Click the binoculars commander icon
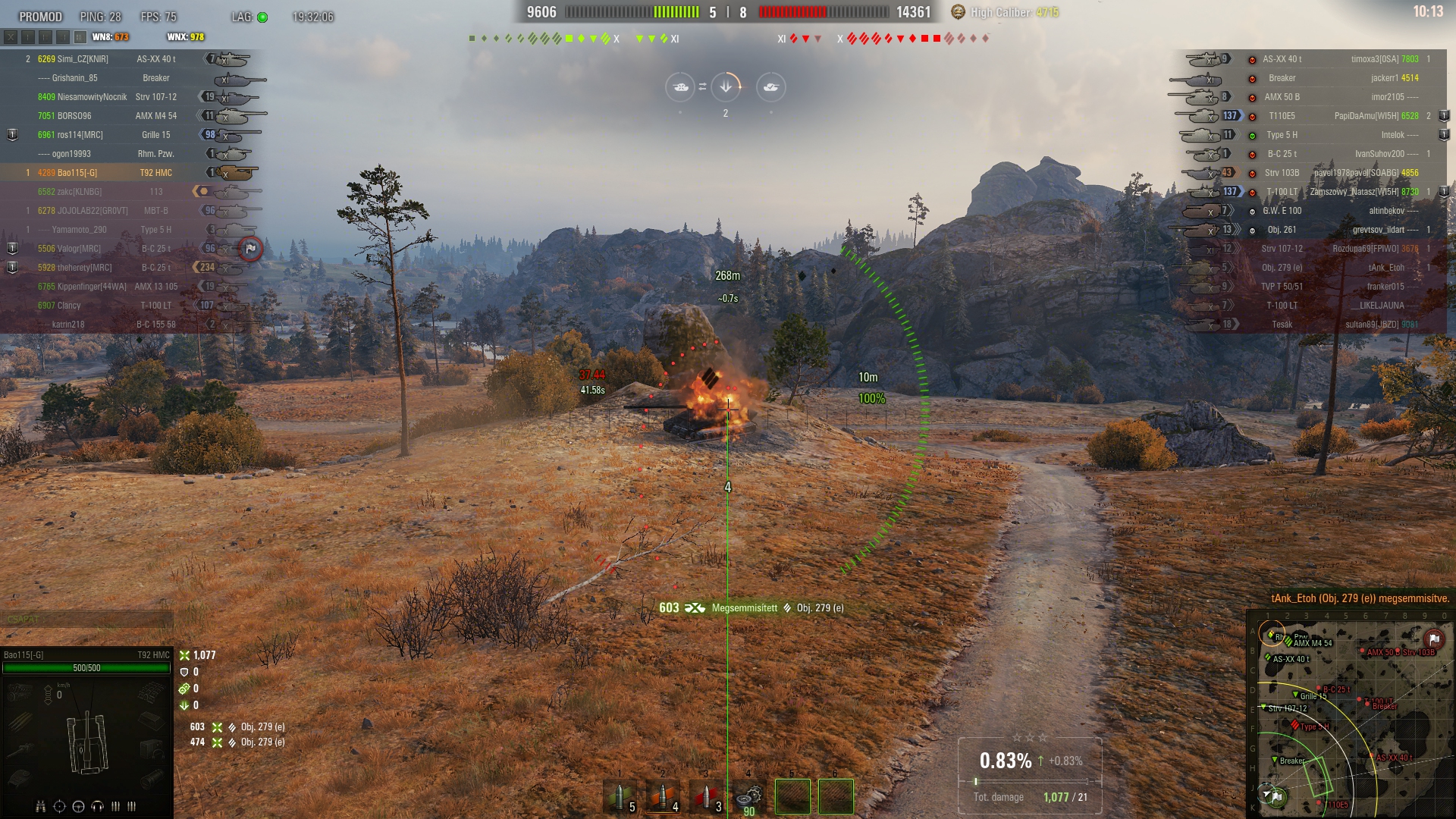 (41, 806)
